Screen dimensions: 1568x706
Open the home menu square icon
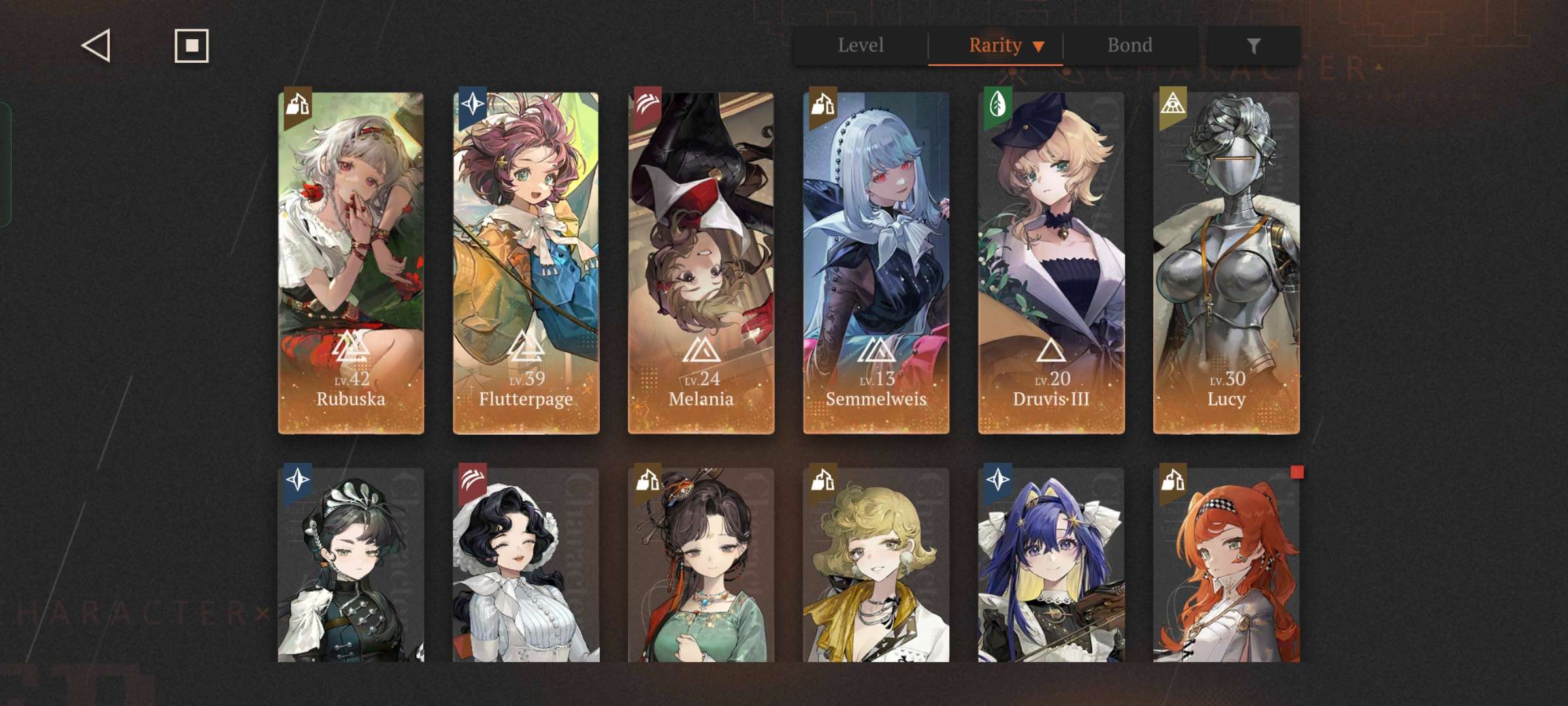point(191,46)
